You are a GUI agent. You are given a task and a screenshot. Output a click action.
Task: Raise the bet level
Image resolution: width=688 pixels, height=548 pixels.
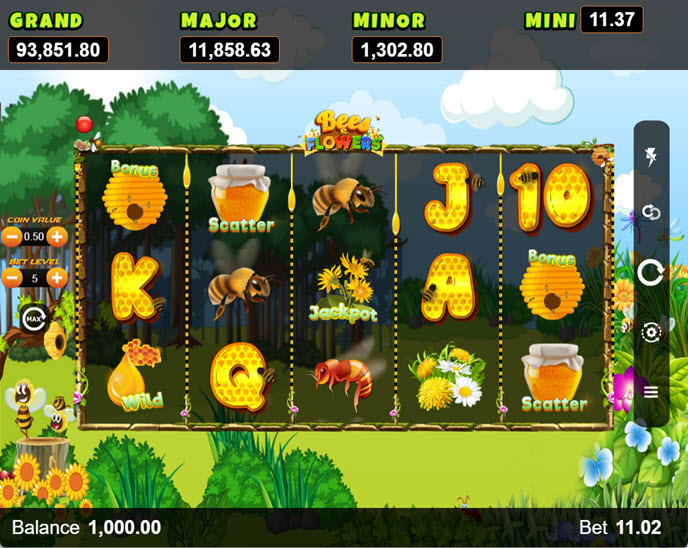coord(58,277)
